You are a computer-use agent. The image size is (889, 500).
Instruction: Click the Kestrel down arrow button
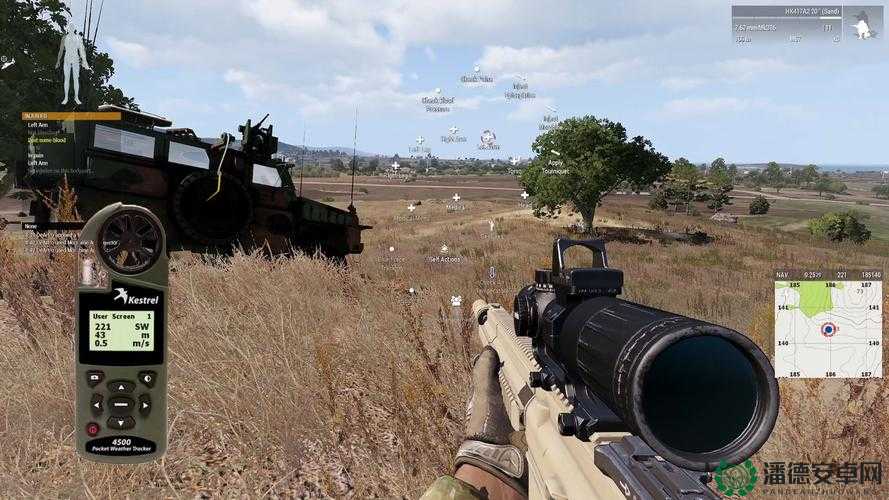[121, 422]
